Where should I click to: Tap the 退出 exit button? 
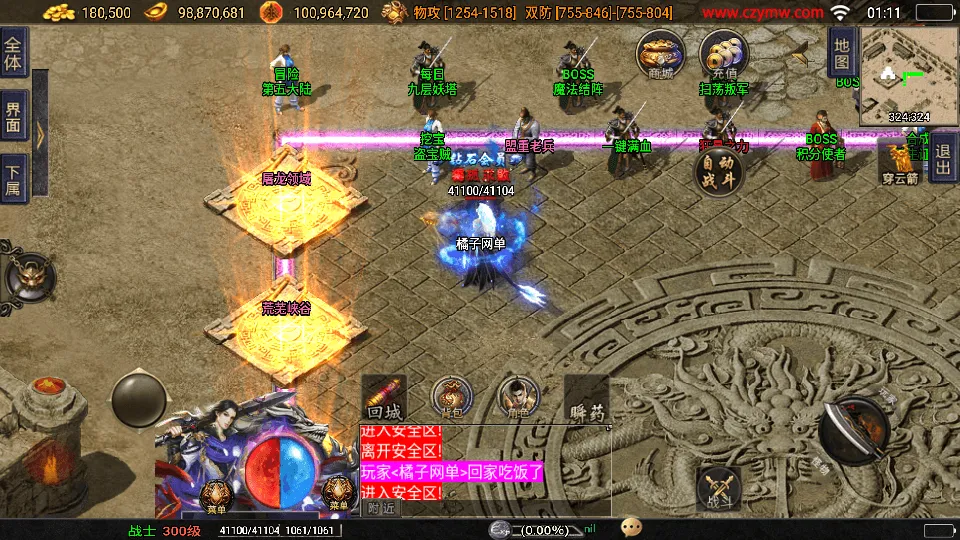coord(942,158)
